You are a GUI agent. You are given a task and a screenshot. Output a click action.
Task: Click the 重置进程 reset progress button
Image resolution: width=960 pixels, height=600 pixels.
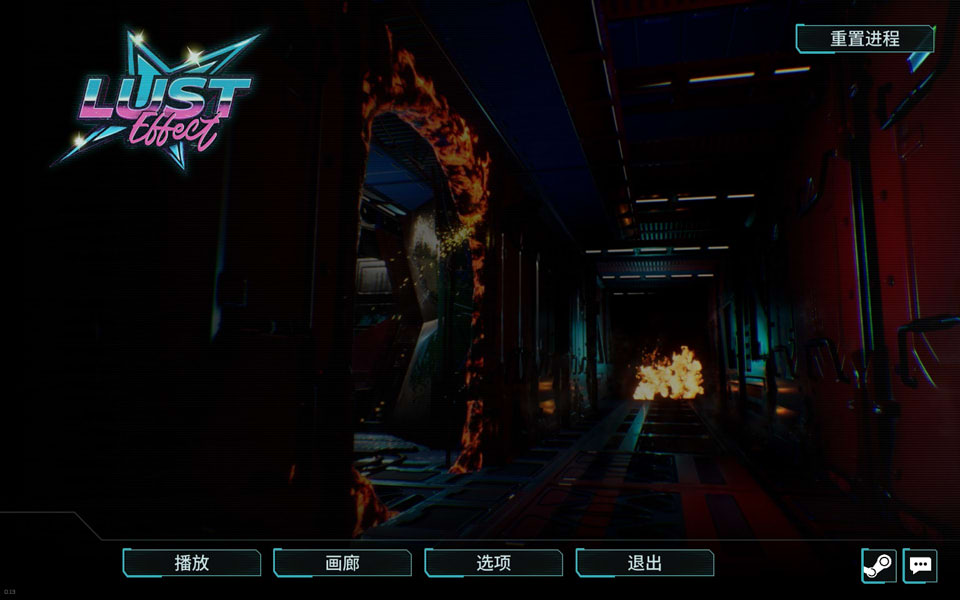pos(865,39)
